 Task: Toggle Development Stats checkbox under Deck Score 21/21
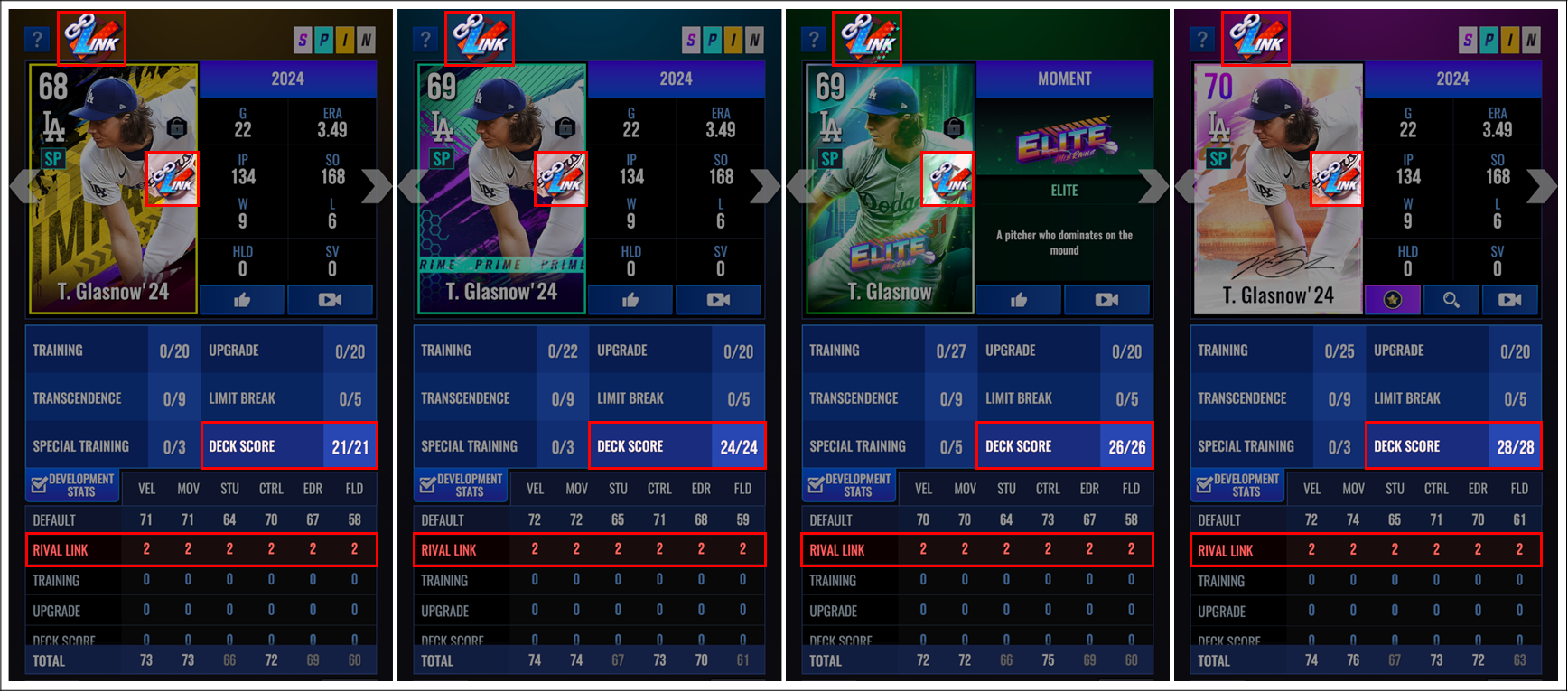coord(39,485)
